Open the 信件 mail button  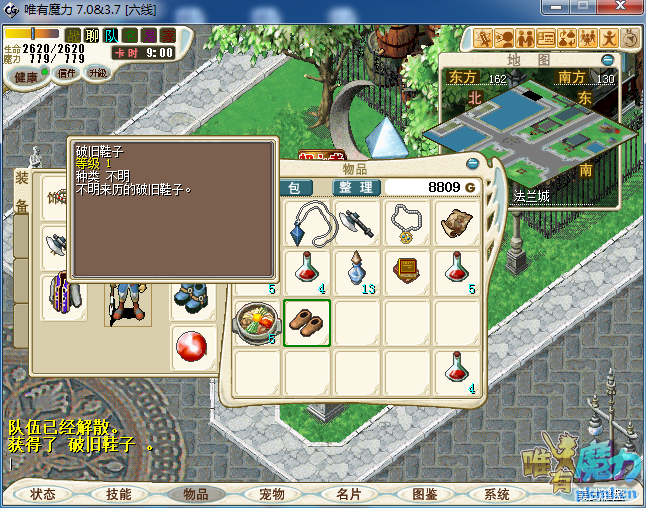tap(68, 73)
